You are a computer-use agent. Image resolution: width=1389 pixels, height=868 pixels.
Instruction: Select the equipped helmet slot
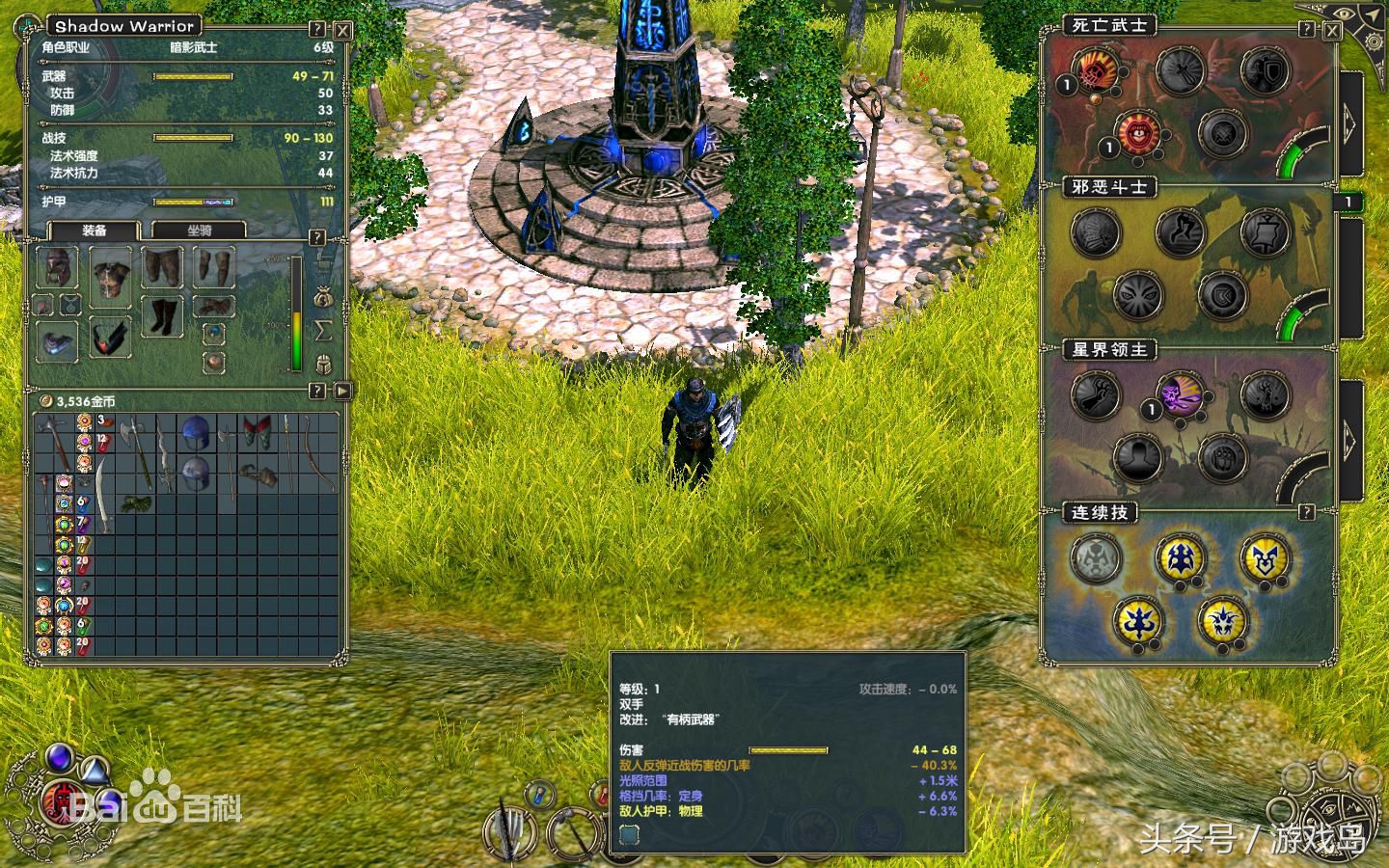58,267
